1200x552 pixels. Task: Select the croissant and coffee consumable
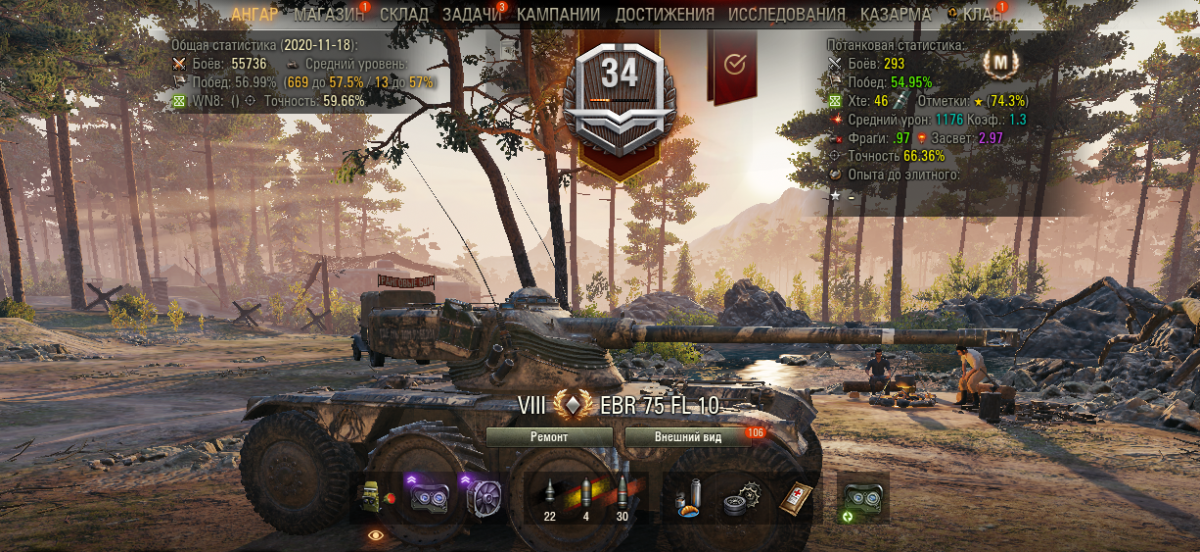point(692,497)
